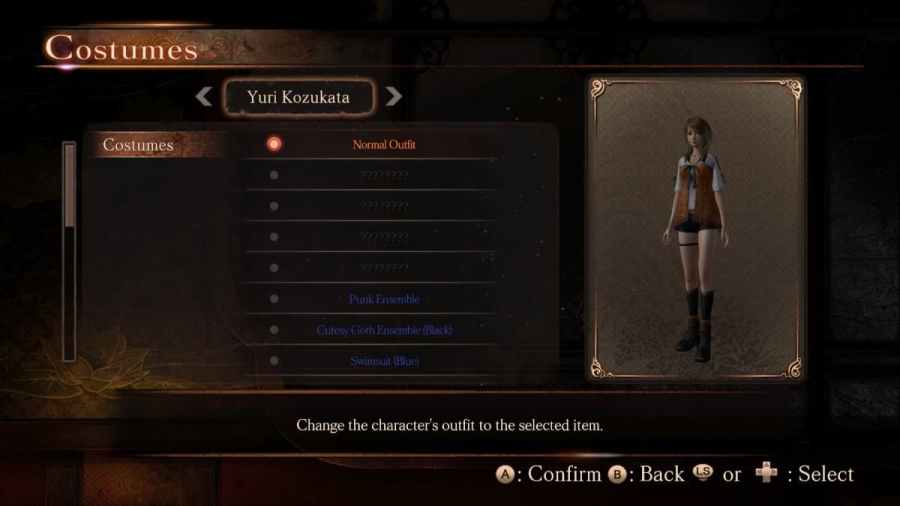The width and height of the screenshot is (900, 506).
Task: Switch to the previous character with left arrow
Action: [x=203, y=97]
